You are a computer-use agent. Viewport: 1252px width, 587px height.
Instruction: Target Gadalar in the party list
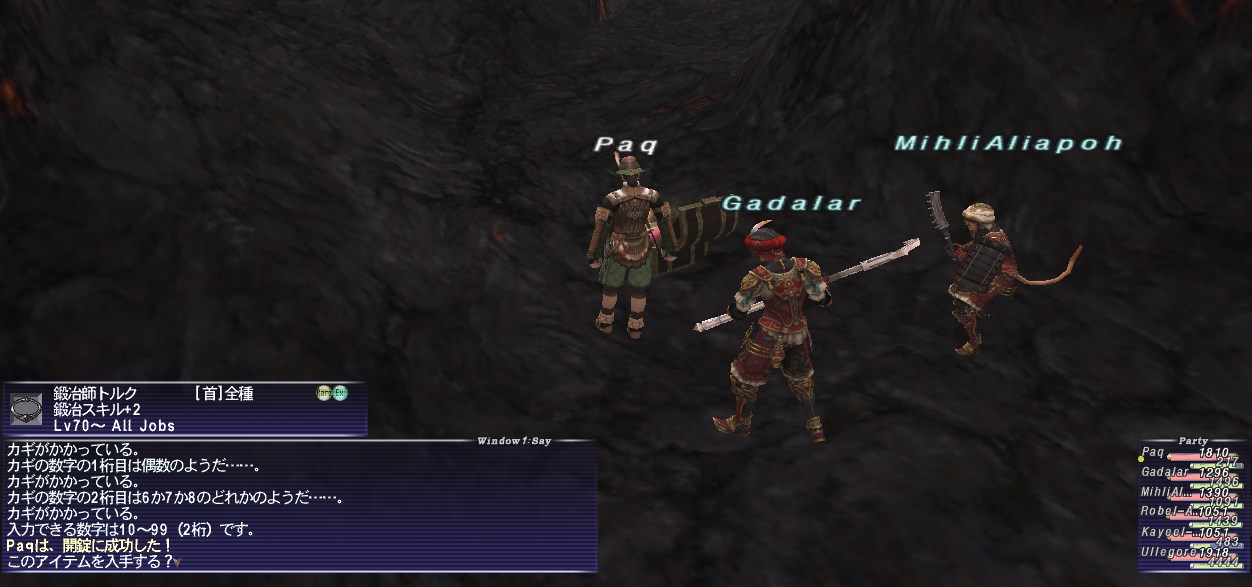pyautogui.click(x=1192, y=473)
